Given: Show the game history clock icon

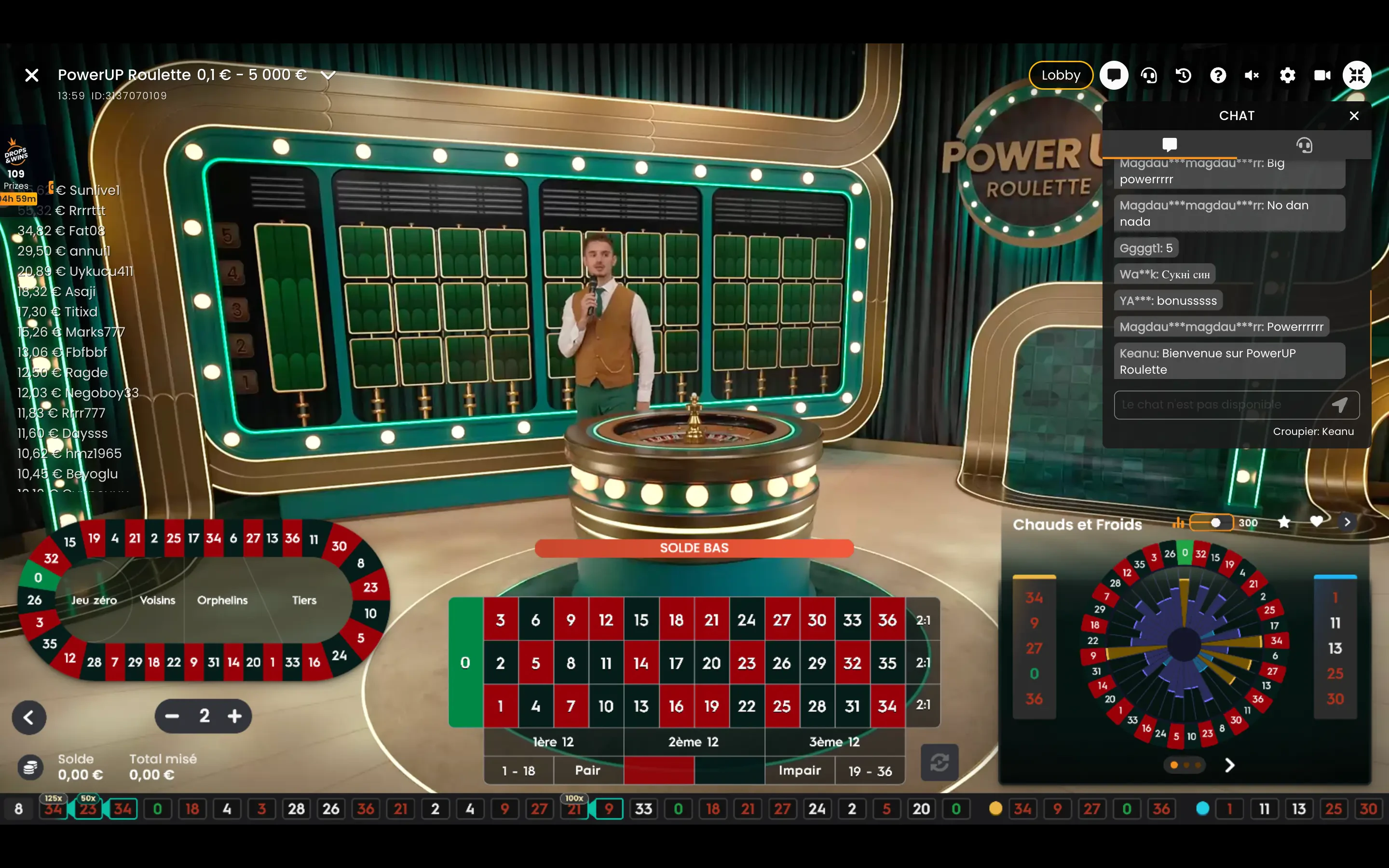Looking at the screenshot, I should [1184, 75].
